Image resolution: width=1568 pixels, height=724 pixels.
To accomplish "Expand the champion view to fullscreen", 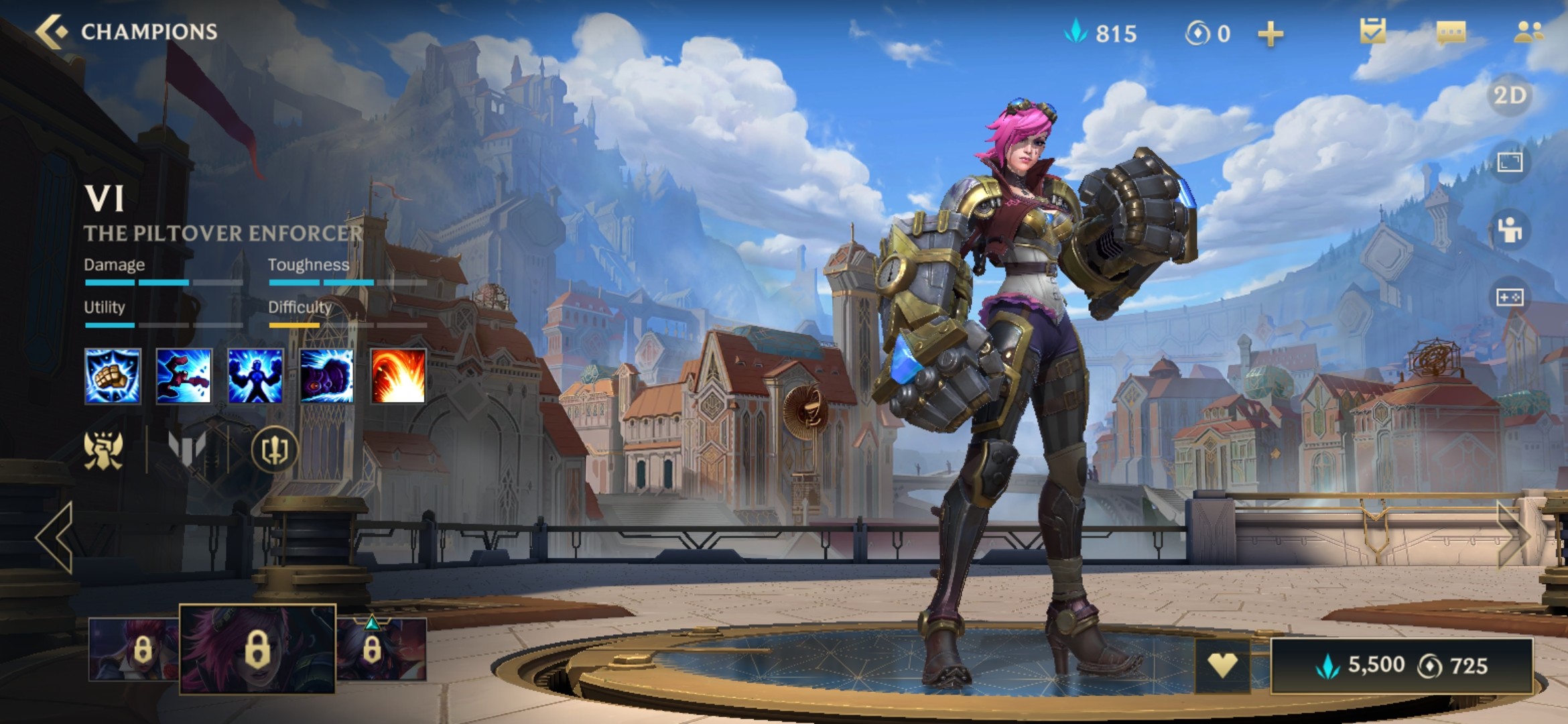I will point(1510,162).
